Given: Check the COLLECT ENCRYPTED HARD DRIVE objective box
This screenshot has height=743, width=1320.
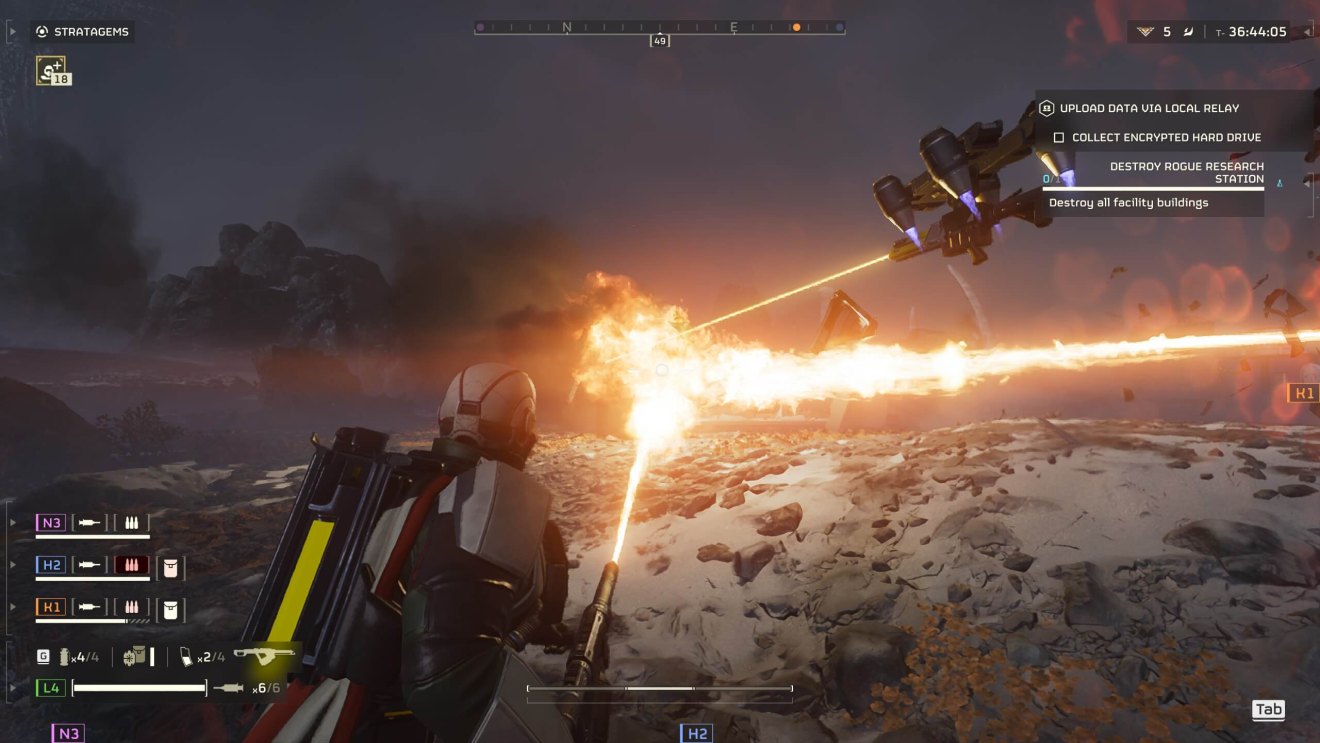Looking at the screenshot, I should (1059, 137).
